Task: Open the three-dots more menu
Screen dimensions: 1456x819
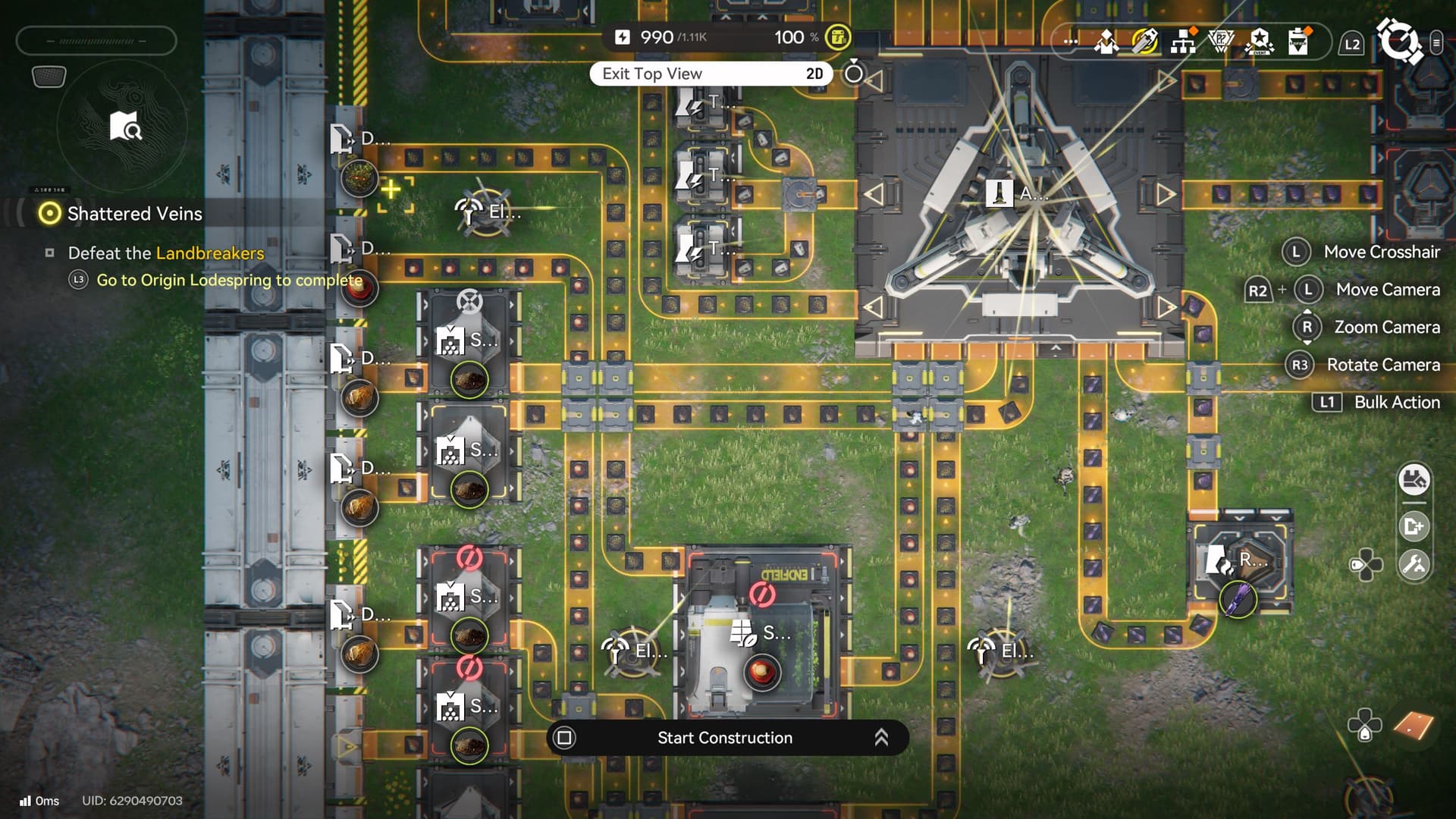Action: tap(1070, 41)
